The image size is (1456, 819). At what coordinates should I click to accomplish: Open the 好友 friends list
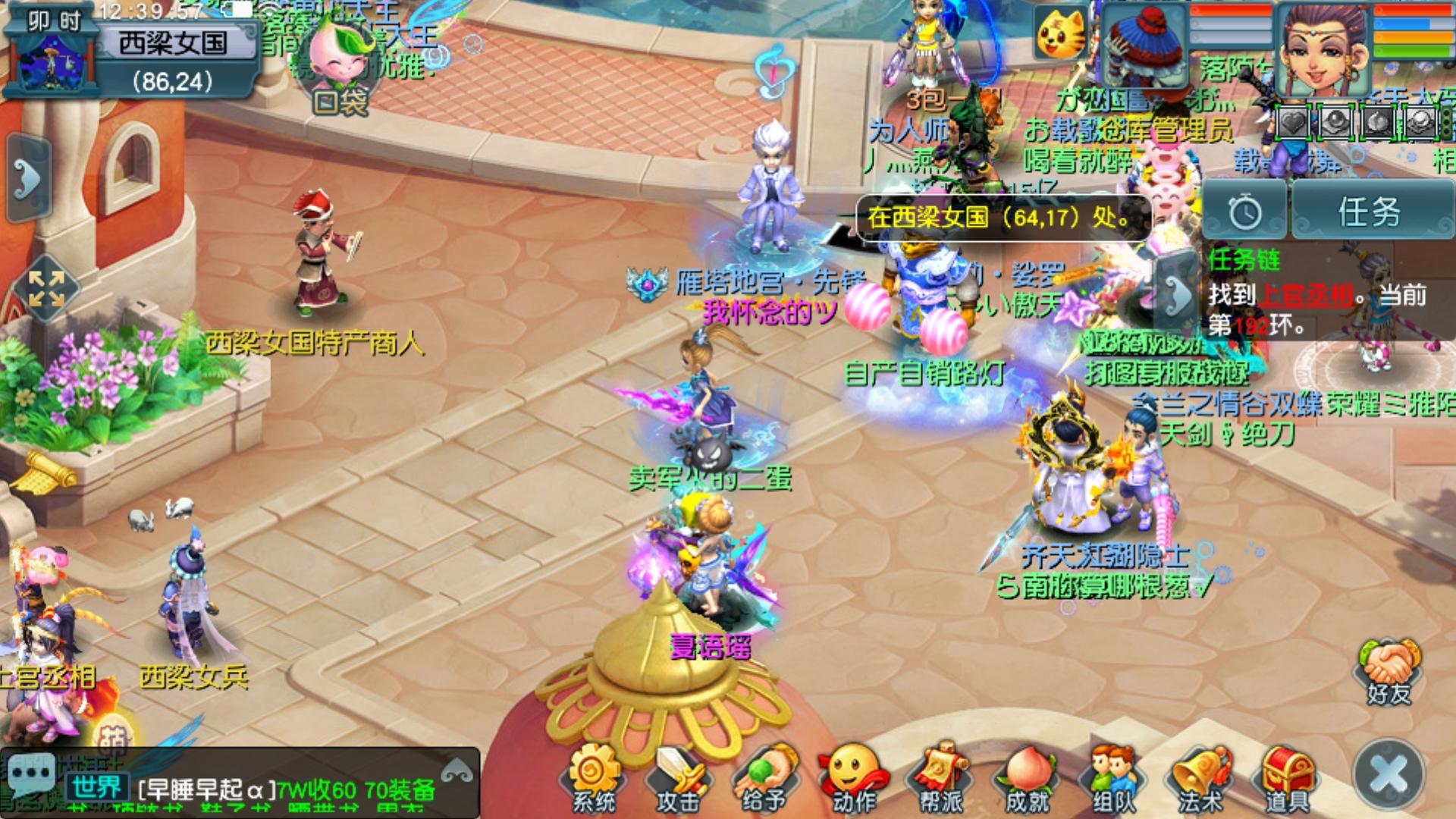tap(1389, 673)
